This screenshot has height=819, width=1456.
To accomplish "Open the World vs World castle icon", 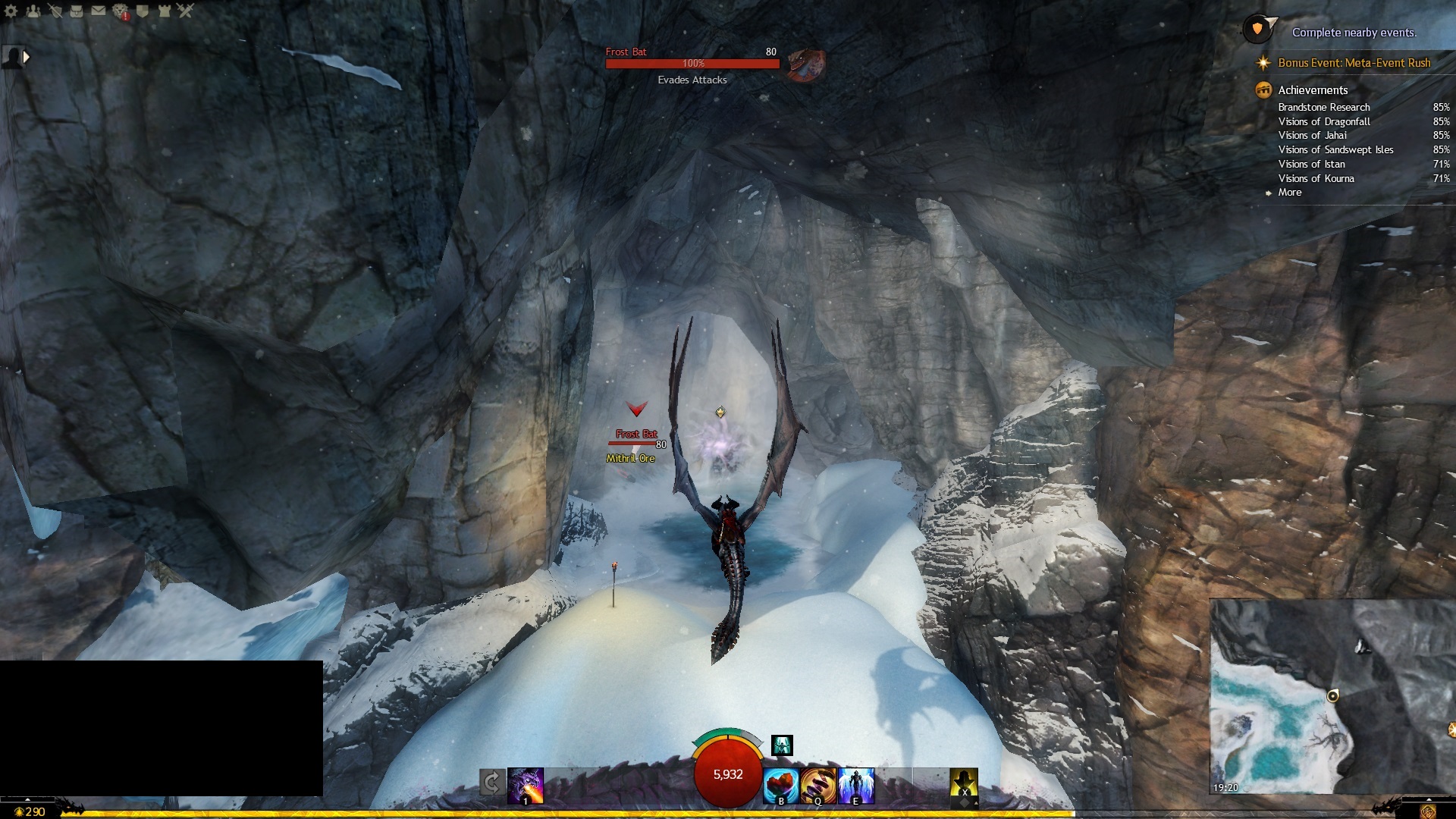I will pos(164,11).
